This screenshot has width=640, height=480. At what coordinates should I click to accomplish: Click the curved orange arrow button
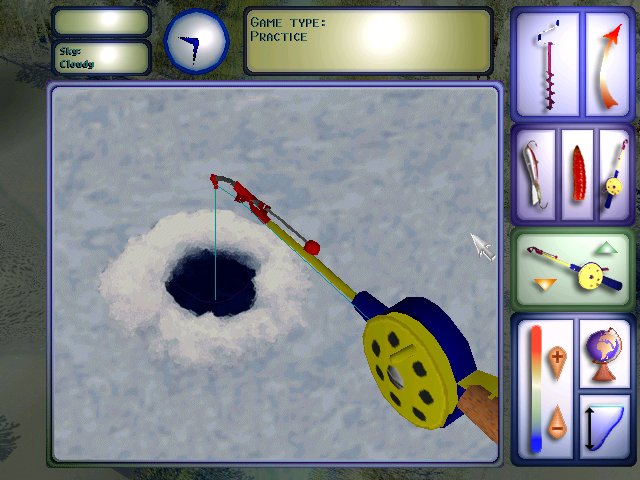pyautogui.click(x=605, y=66)
